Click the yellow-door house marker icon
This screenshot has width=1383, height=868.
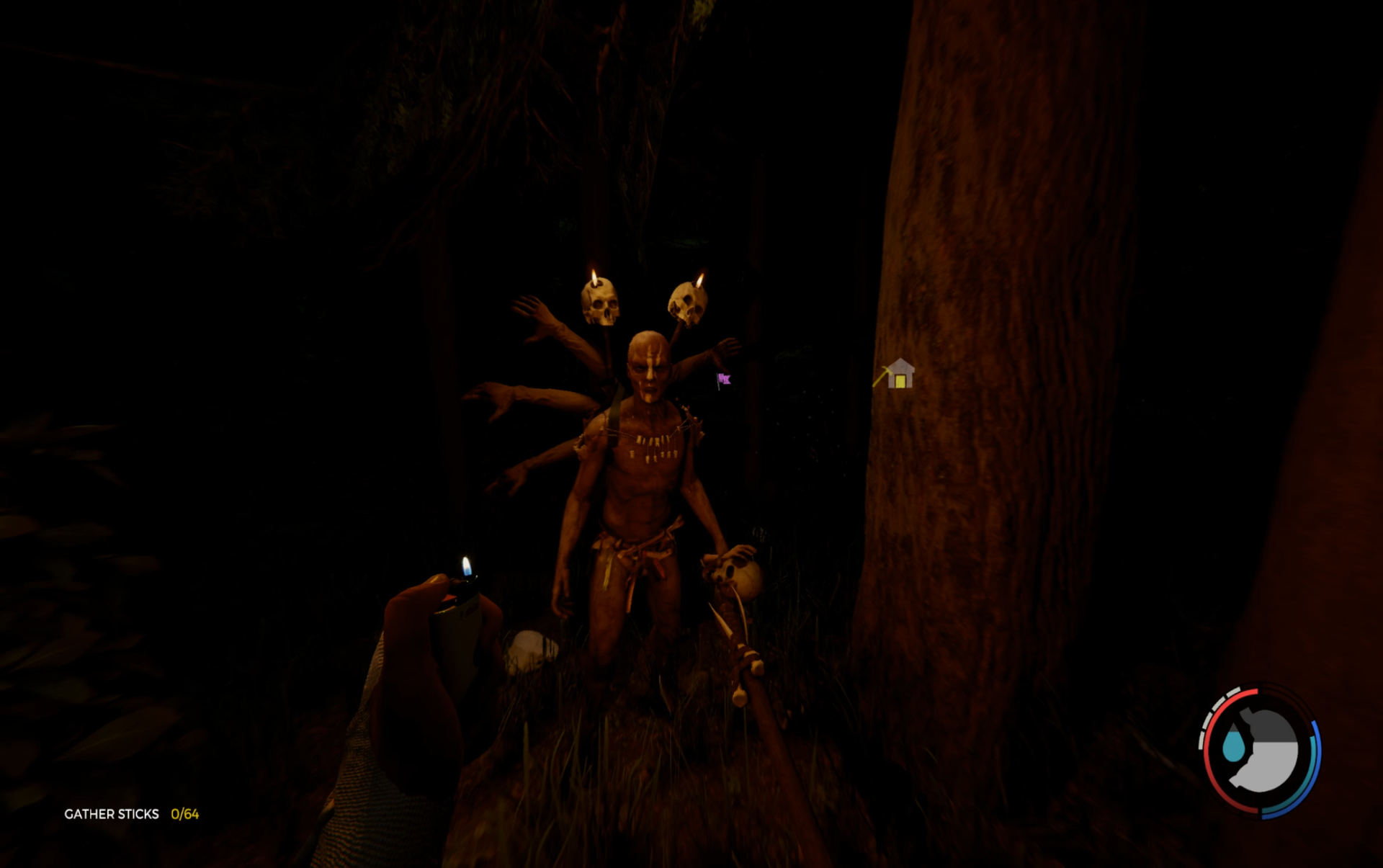coord(899,375)
